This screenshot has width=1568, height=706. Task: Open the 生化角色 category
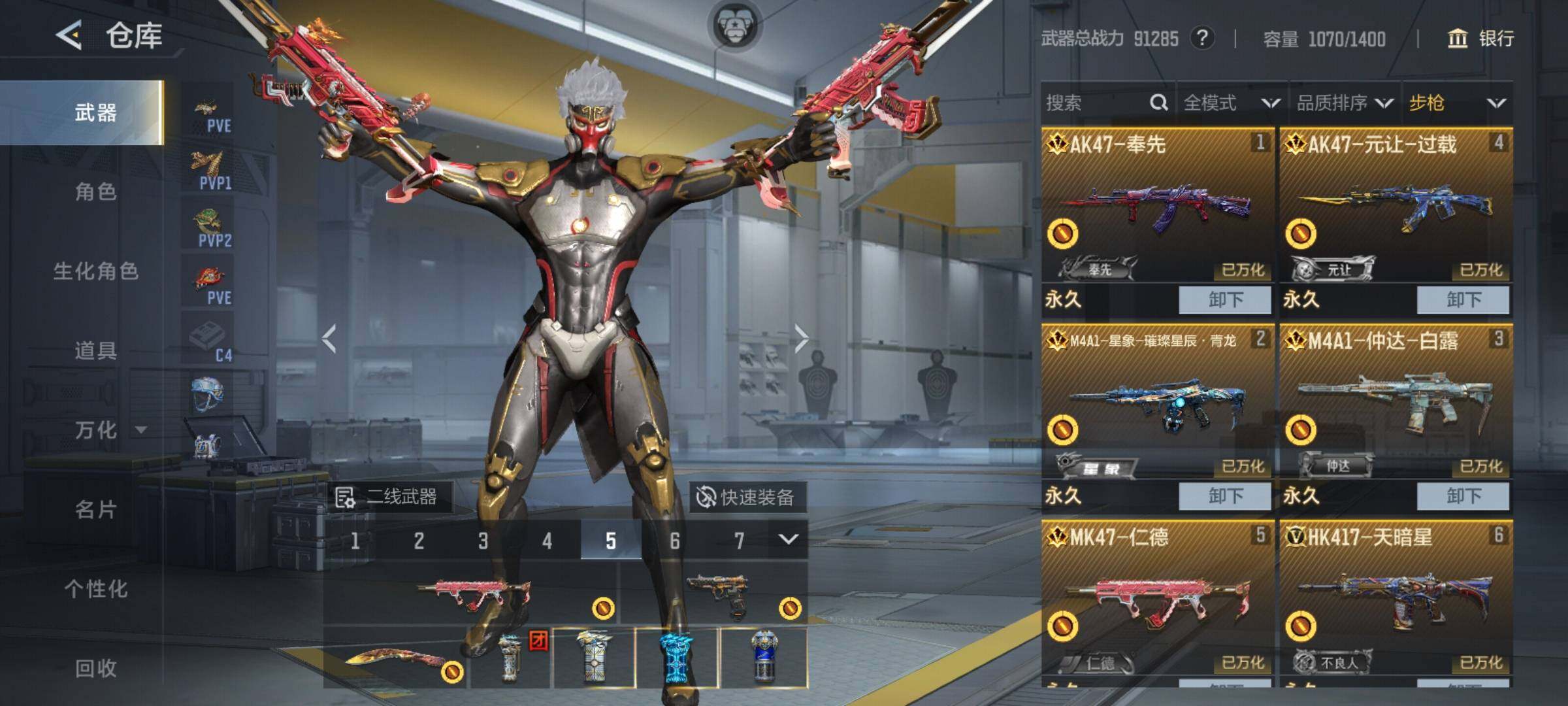pyautogui.click(x=95, y=271)
